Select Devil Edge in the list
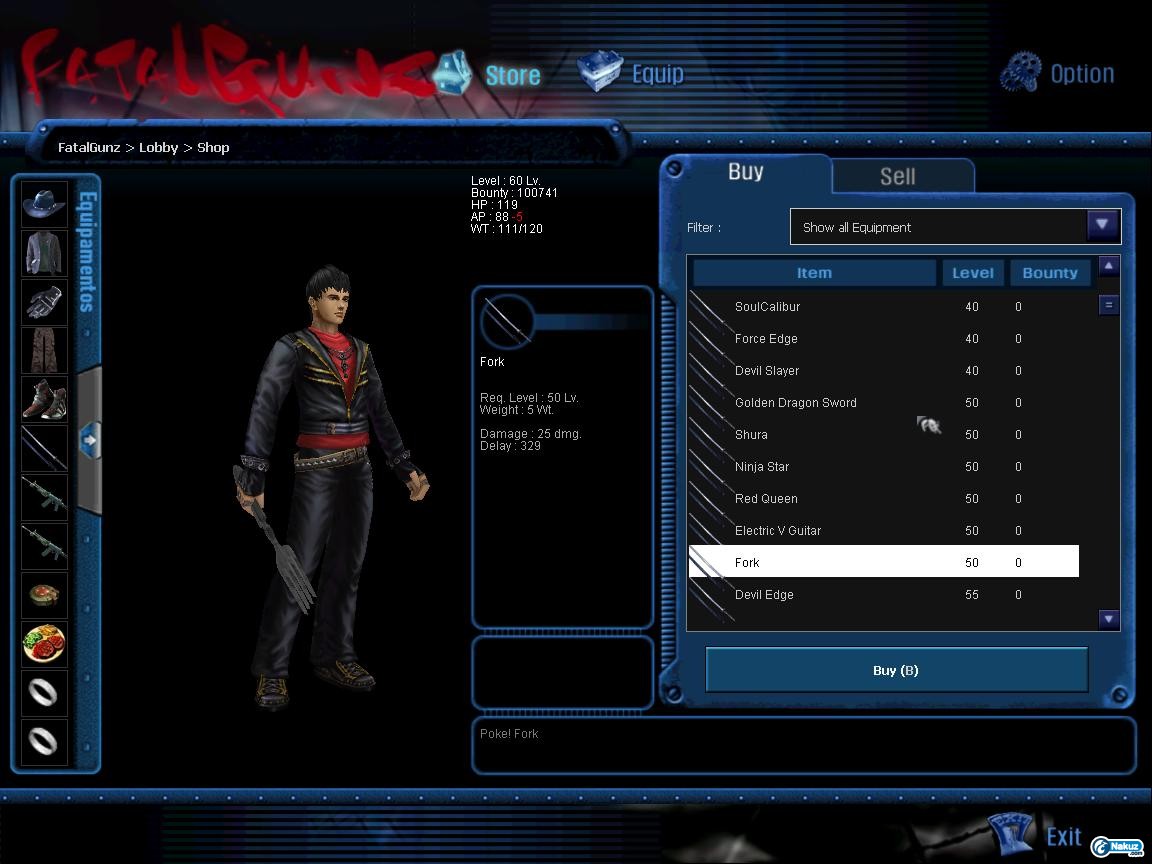Screen dimensions: 1152x864 pyautogui.click(x=764, y=595)
